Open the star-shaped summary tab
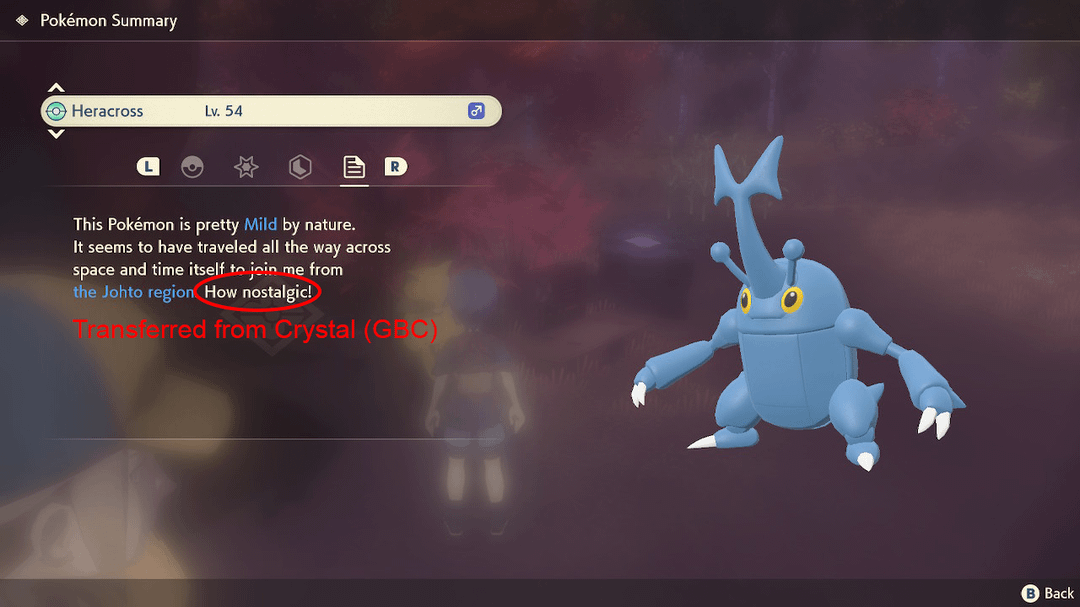Screen dimensions: 1080x607 [246, 167]
